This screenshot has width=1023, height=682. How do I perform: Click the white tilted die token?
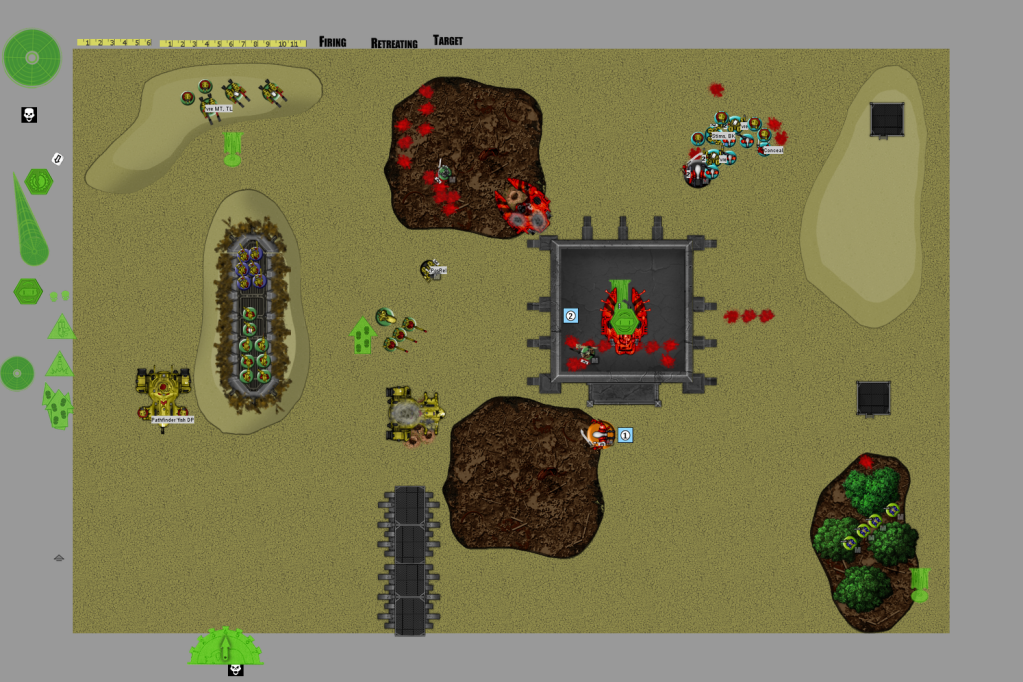tap(57, 158)
